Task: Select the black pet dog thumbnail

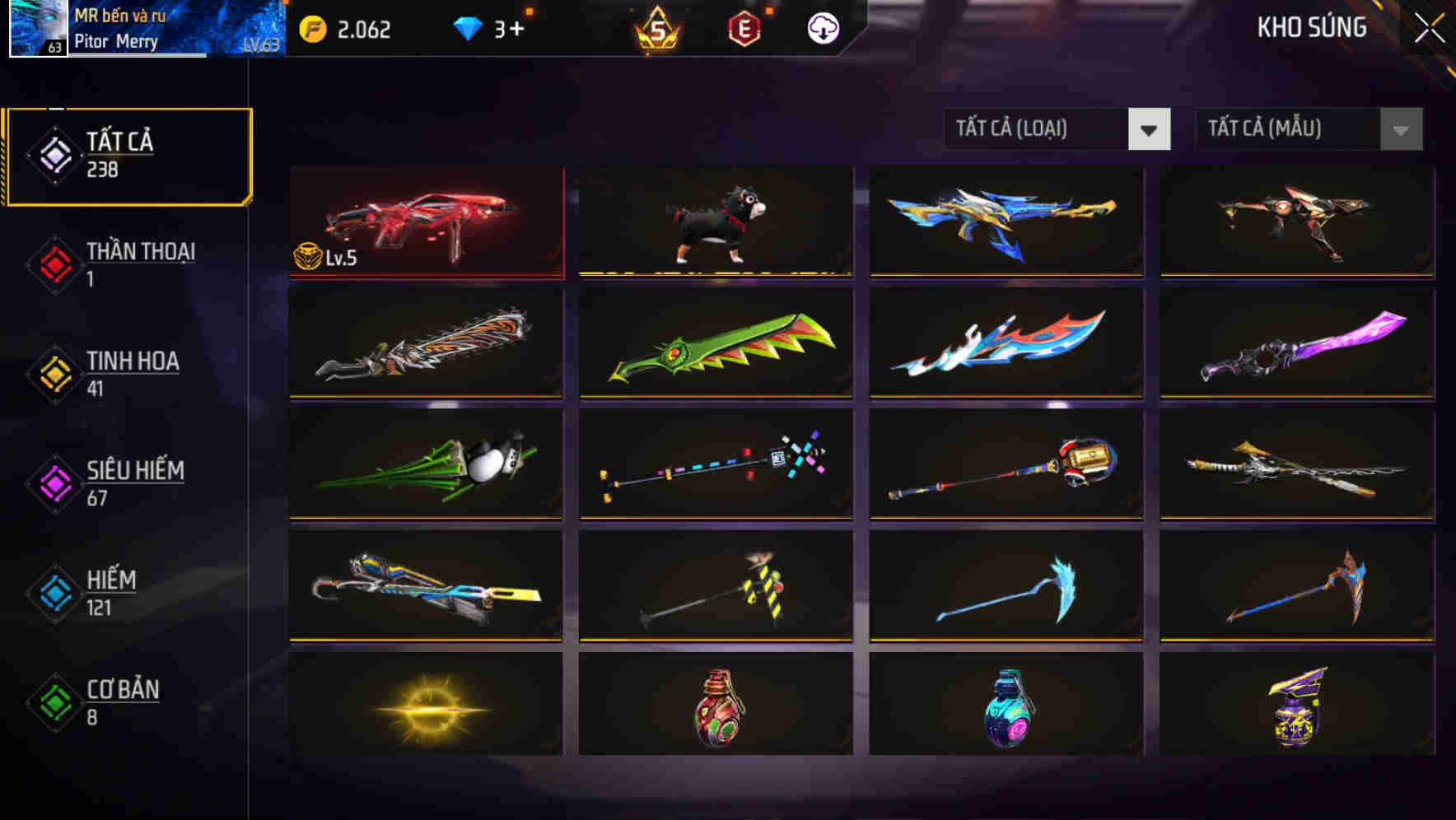Action: coord(715,221)
